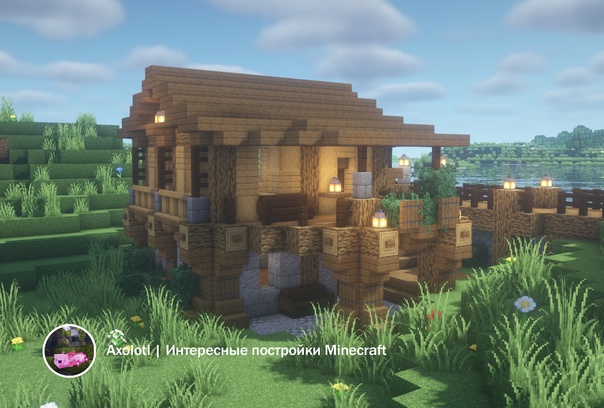Open the Axolotl channel avatar
604x408 pixels.
69,351
